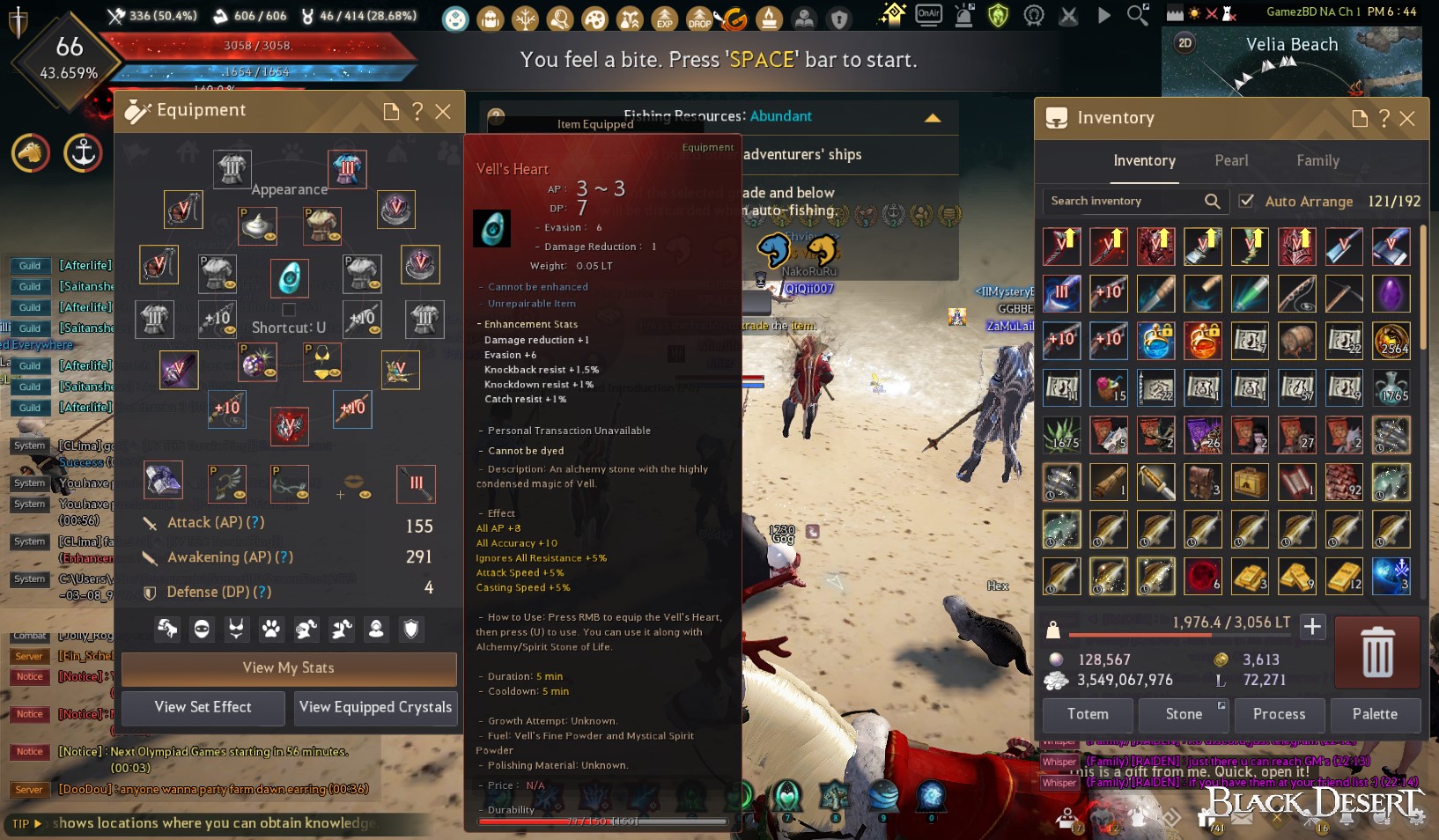Screen dimensions: 1439x840
Task: Select the equipped Vell's Heart alchemy stone slot
Action: tap(289, 278)
